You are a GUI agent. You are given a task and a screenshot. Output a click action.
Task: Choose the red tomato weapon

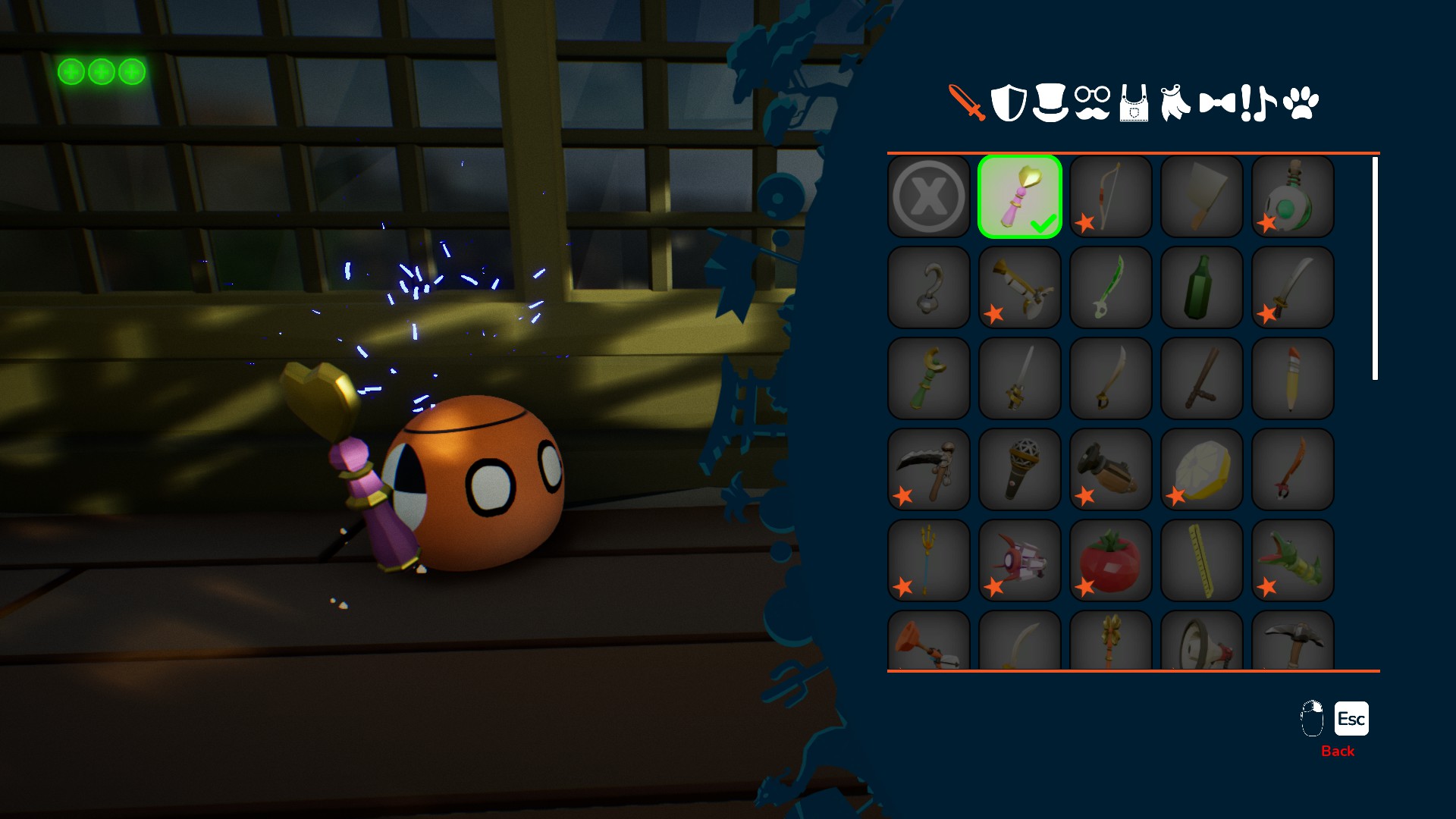tap(1111, 560)
